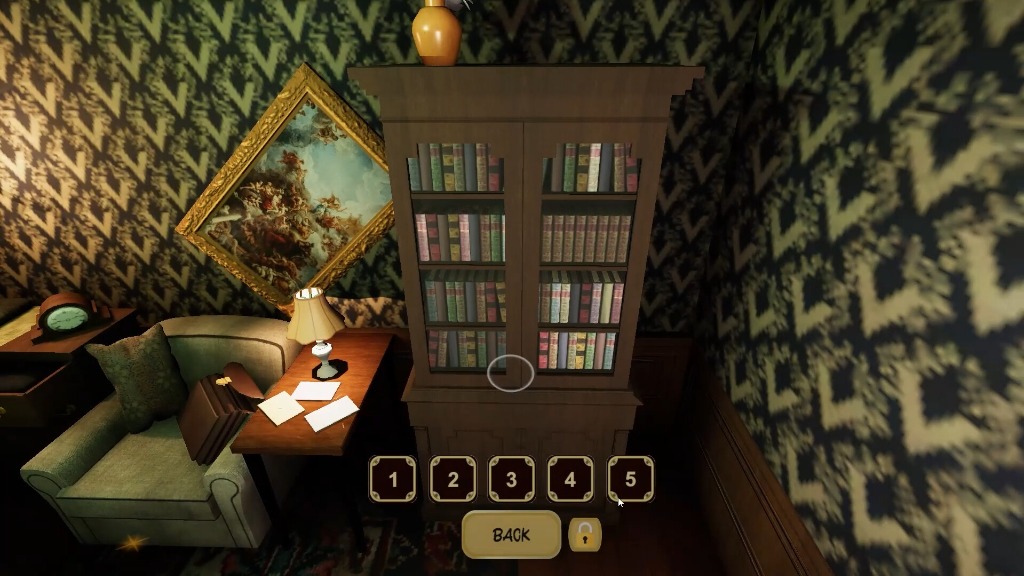This screenshot has height=576, width=1024.
Task: Choose the number 2 button
Action: pyautogui.click(x=452, y=479)
